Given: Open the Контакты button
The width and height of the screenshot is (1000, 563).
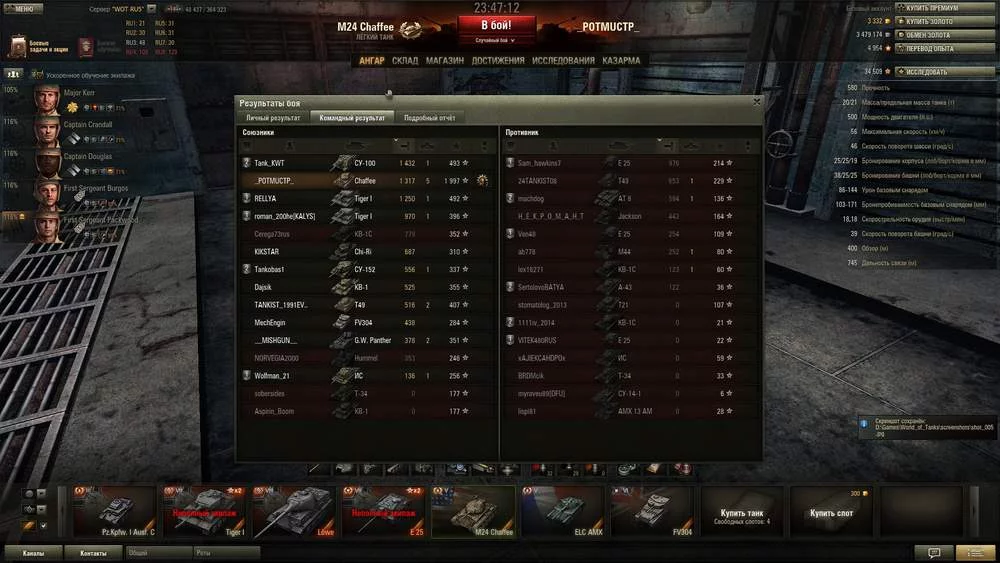Looking at the screenshot, I should point(93,552).
